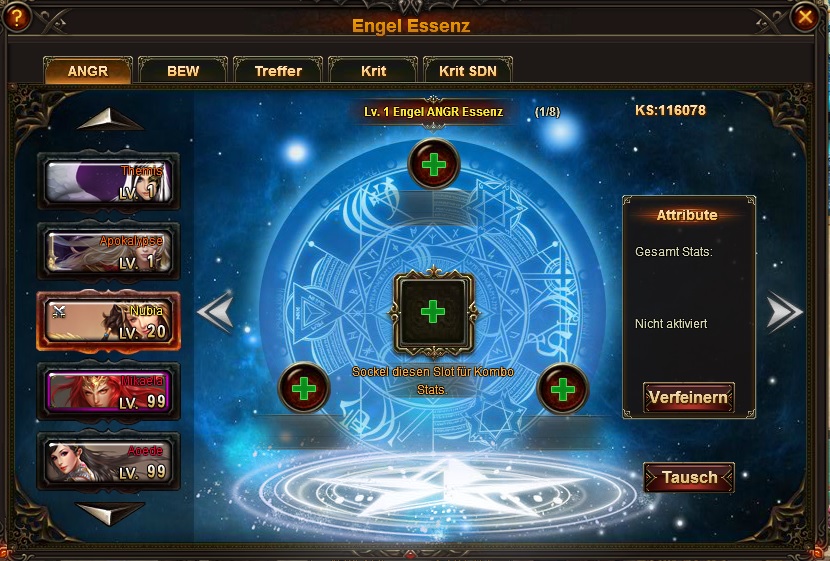Go to the previous essence page arrow

[x=215, y=313]
